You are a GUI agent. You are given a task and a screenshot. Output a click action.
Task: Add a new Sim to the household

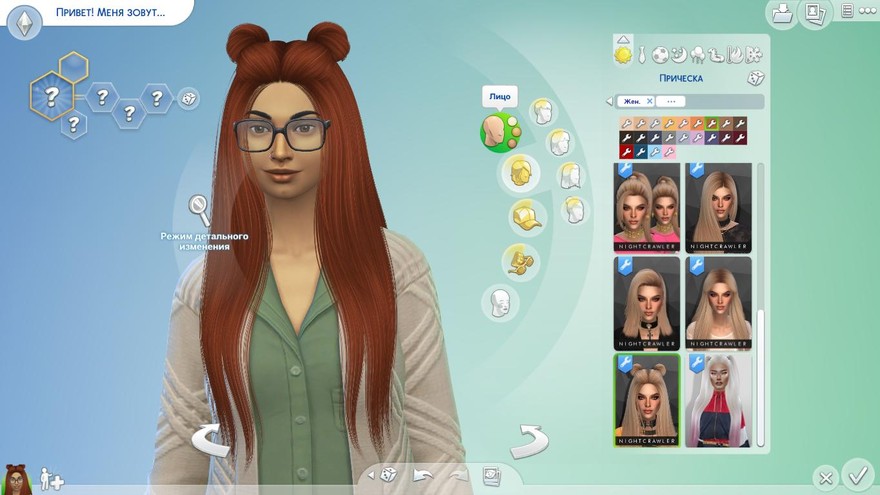pos(52,481)
